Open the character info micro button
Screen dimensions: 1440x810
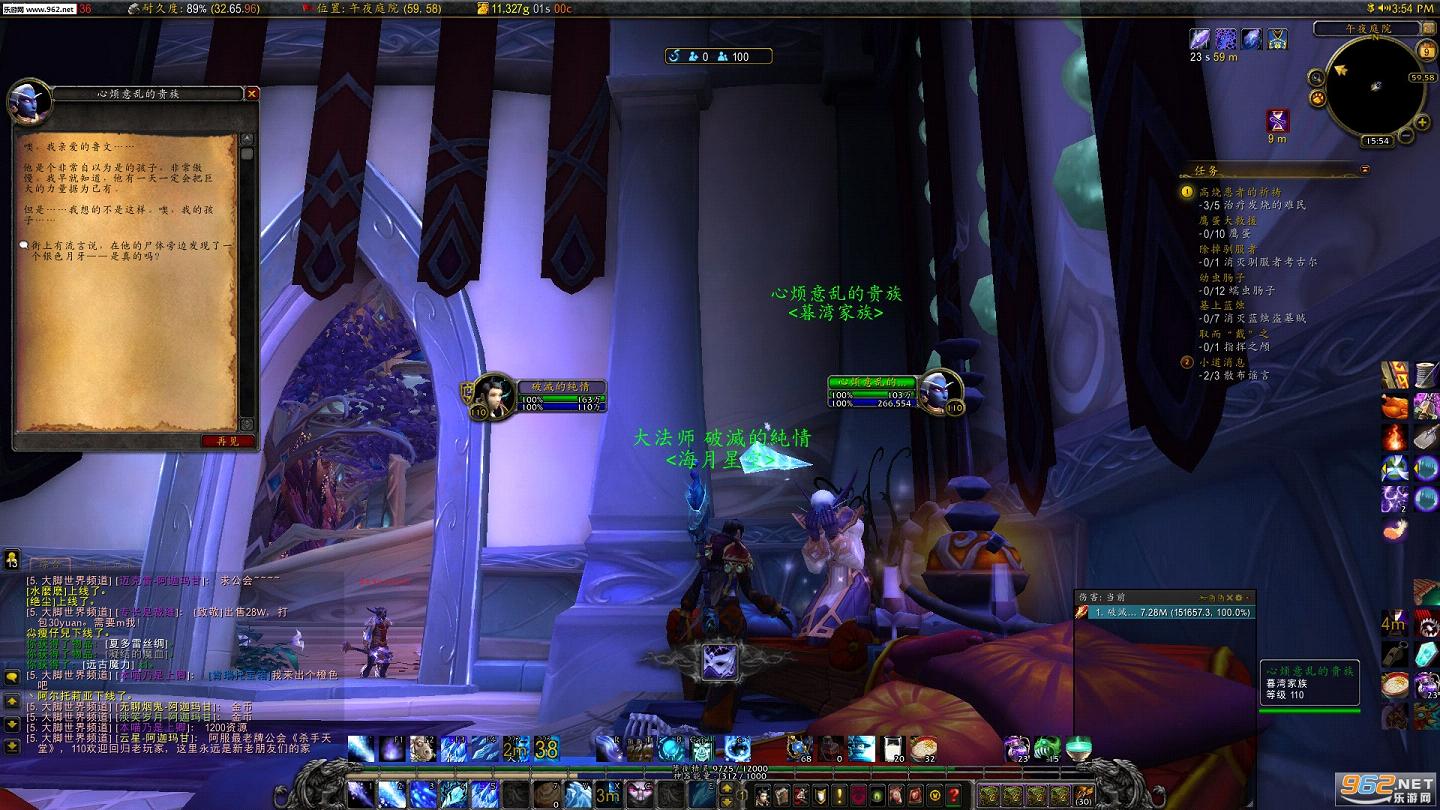[x=764, y=795]
